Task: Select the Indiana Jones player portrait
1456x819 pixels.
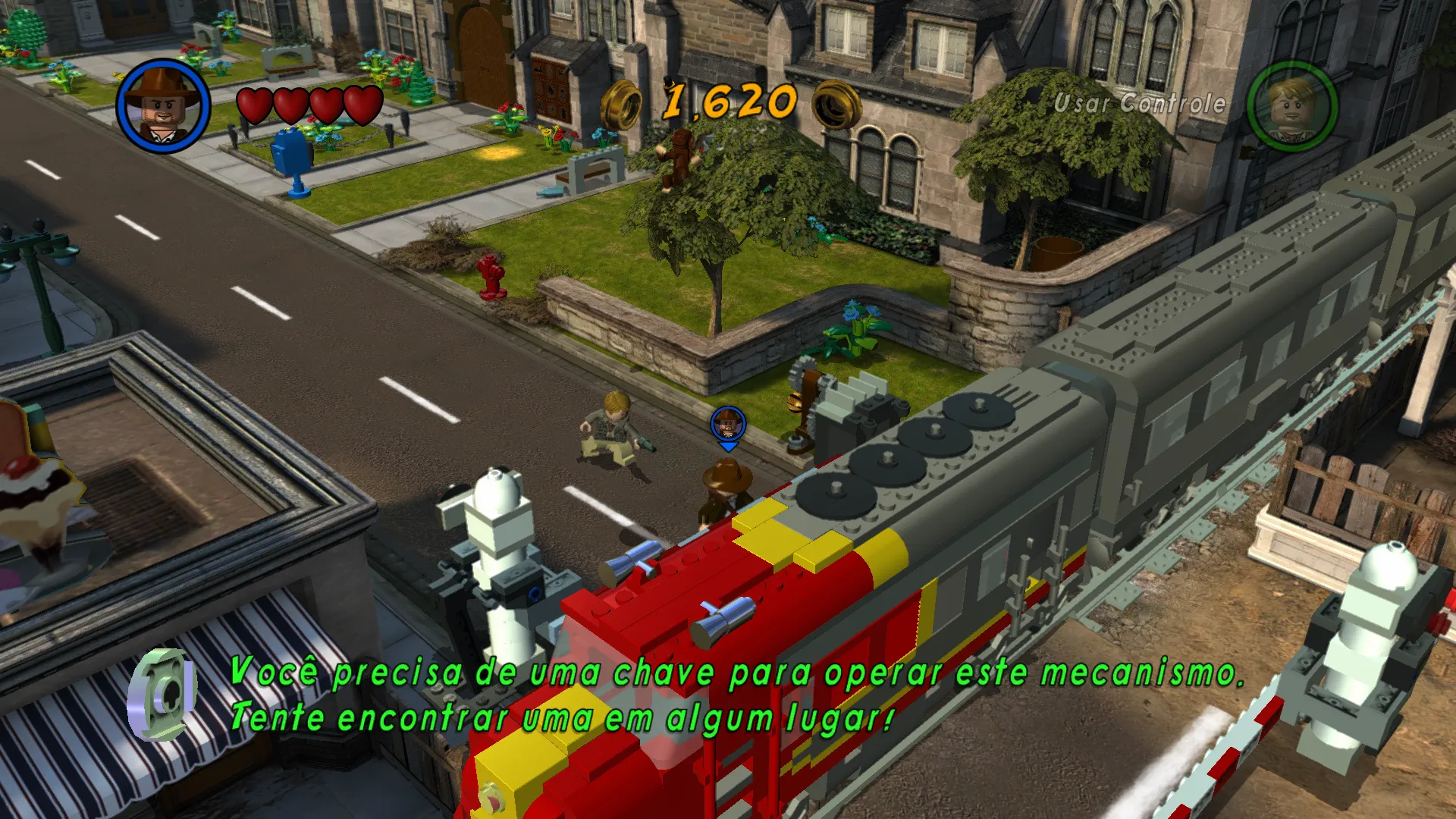Action: click(x=163, y=105)
